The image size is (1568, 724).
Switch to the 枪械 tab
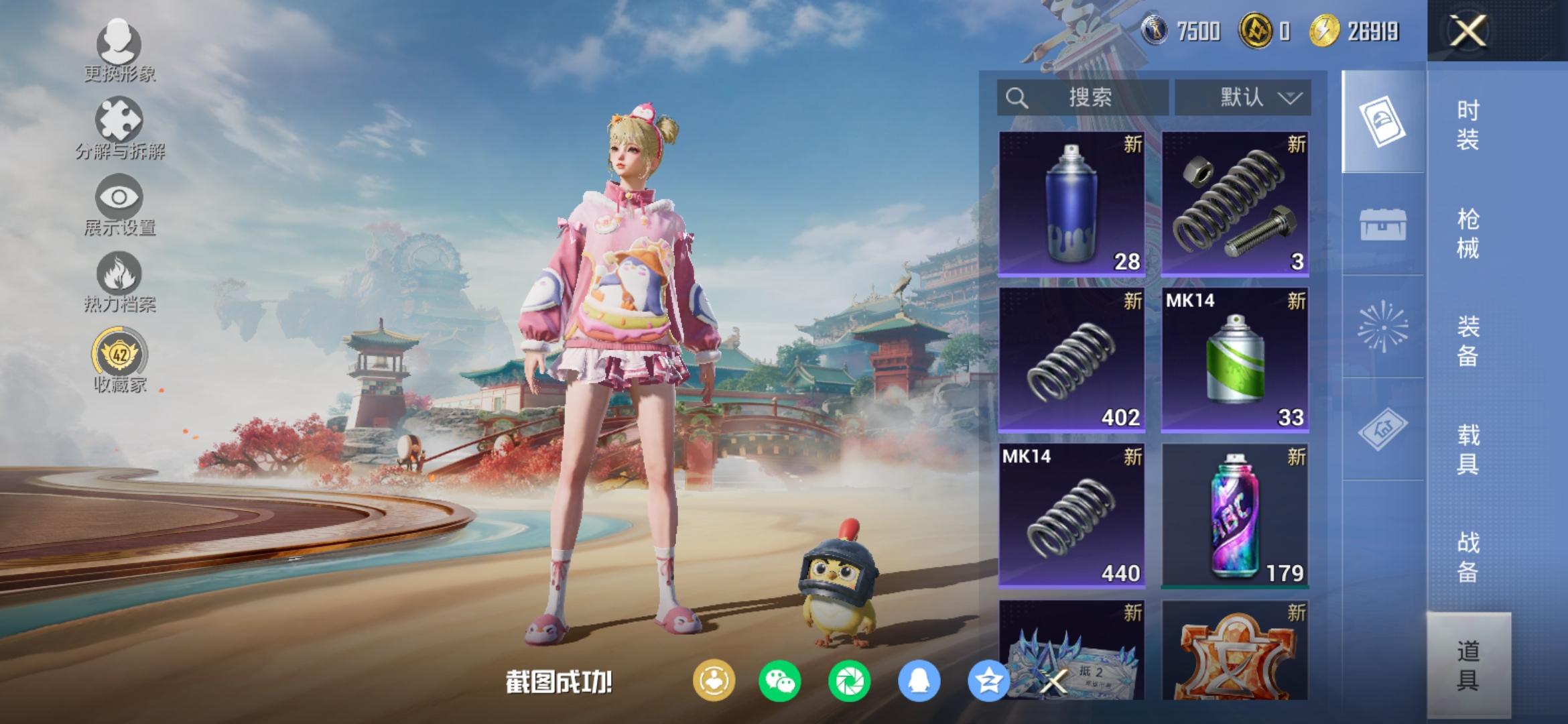tap(1467, 233)
